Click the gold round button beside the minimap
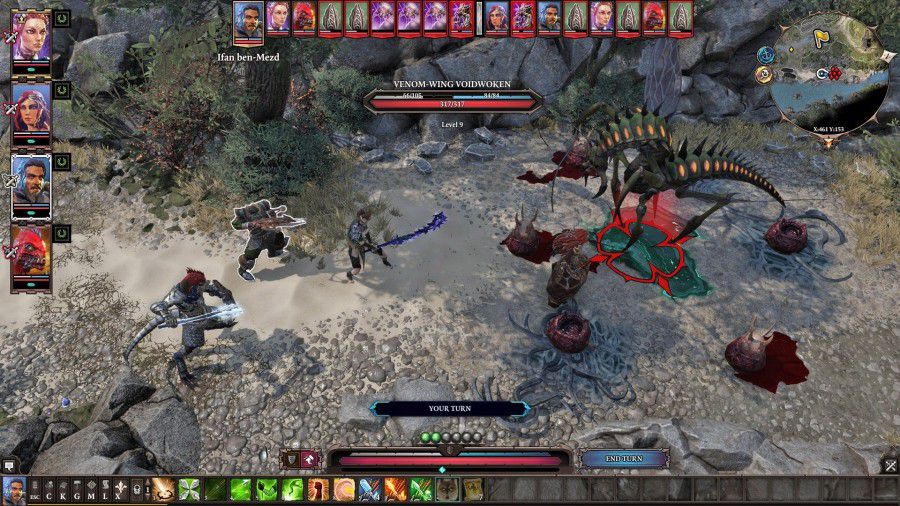Screen dimensions: 900x506 [765, 73]
